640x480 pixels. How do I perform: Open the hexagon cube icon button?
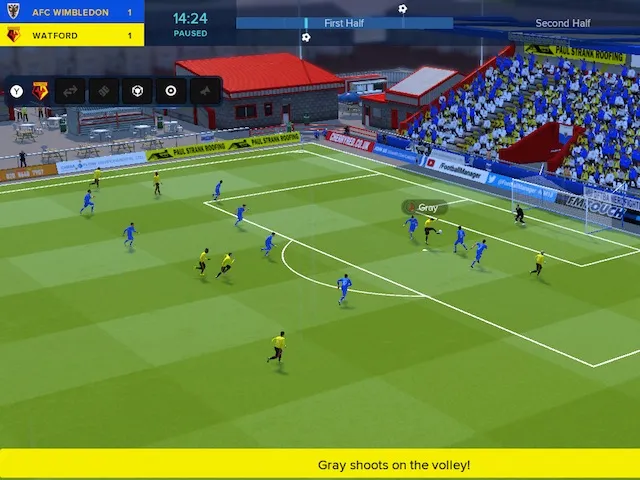(137, 91)
